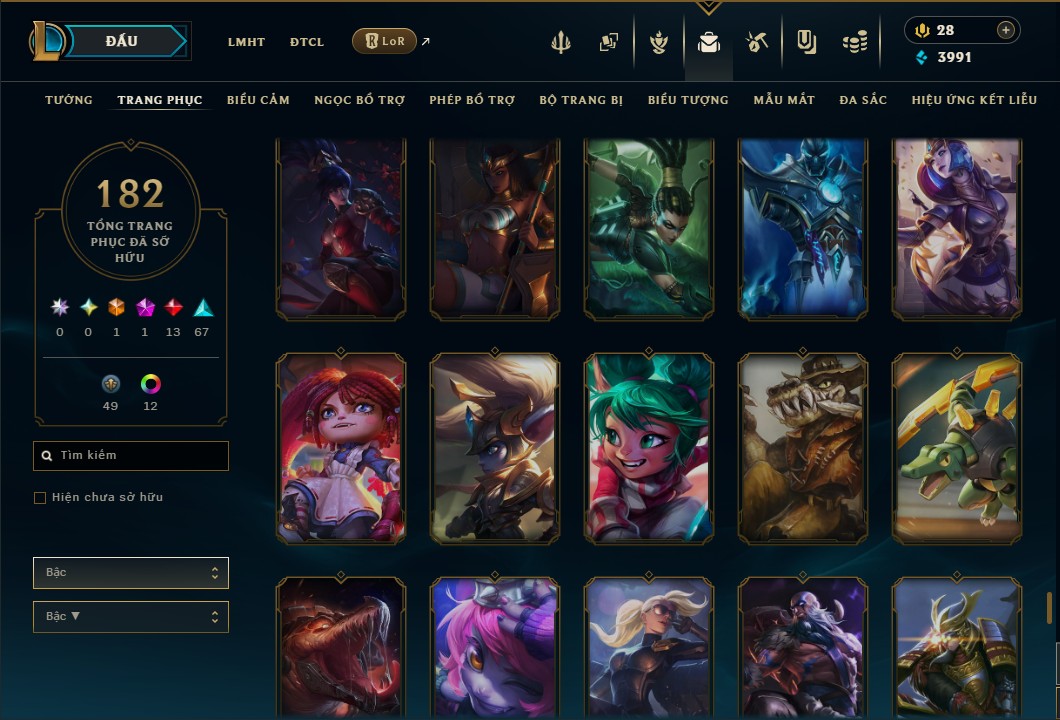Select the BIỂU CẢM tab

click(258, 100)
